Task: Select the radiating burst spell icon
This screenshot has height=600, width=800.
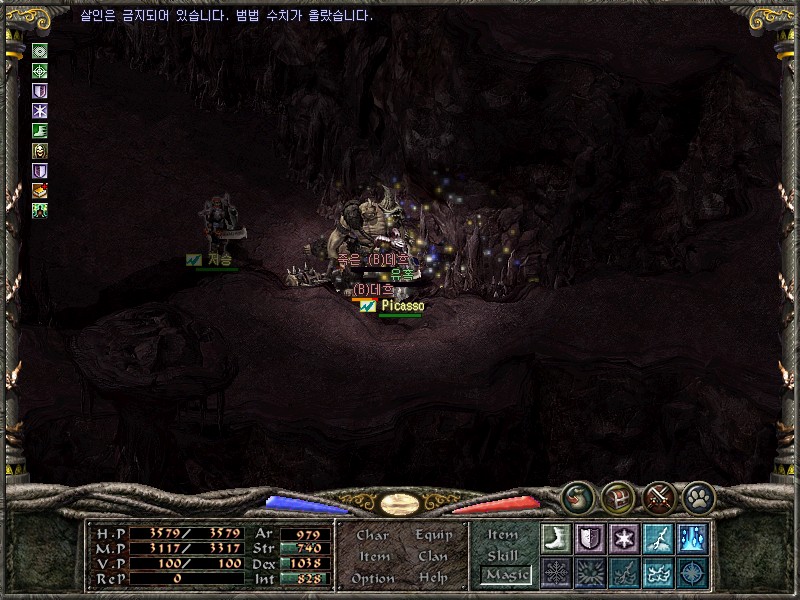Action: tap(590, 572)
